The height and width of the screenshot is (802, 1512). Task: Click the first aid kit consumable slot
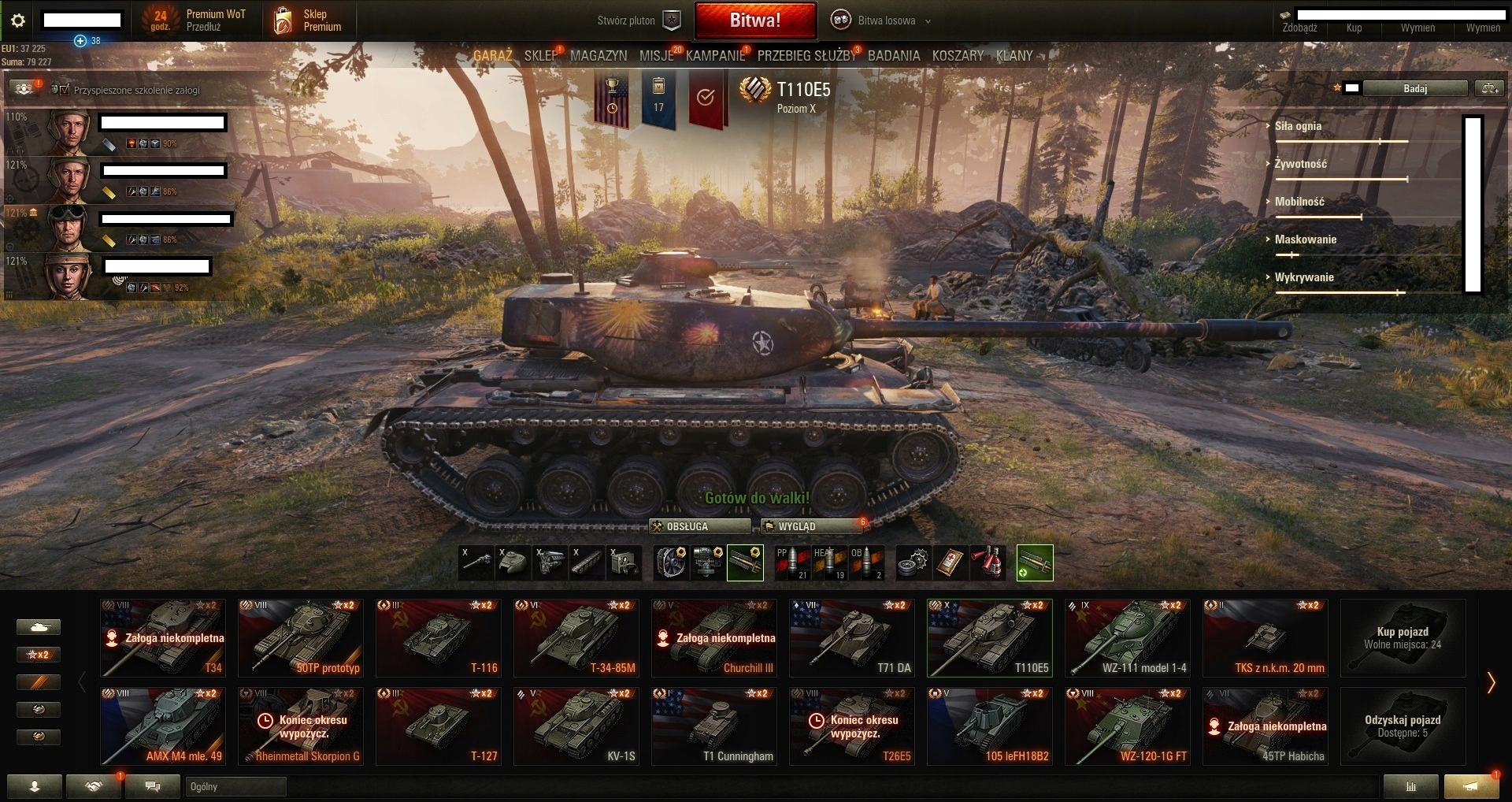(x=951, y=563)
